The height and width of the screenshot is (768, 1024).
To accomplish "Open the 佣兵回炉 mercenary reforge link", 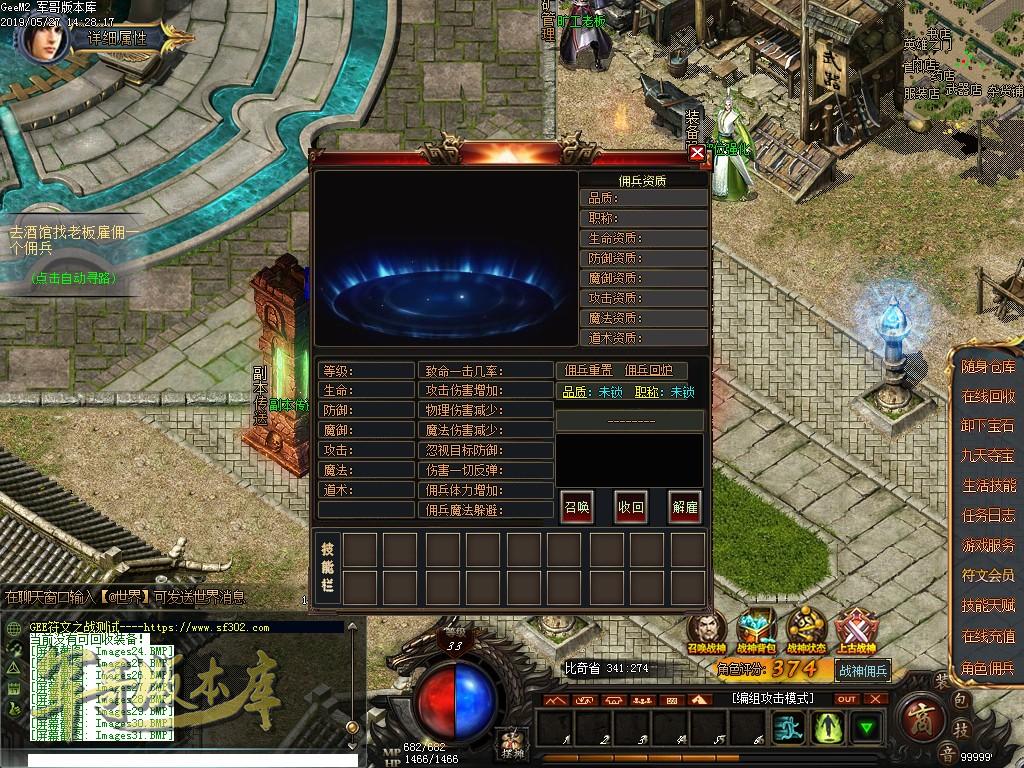I will coord(649,371).
